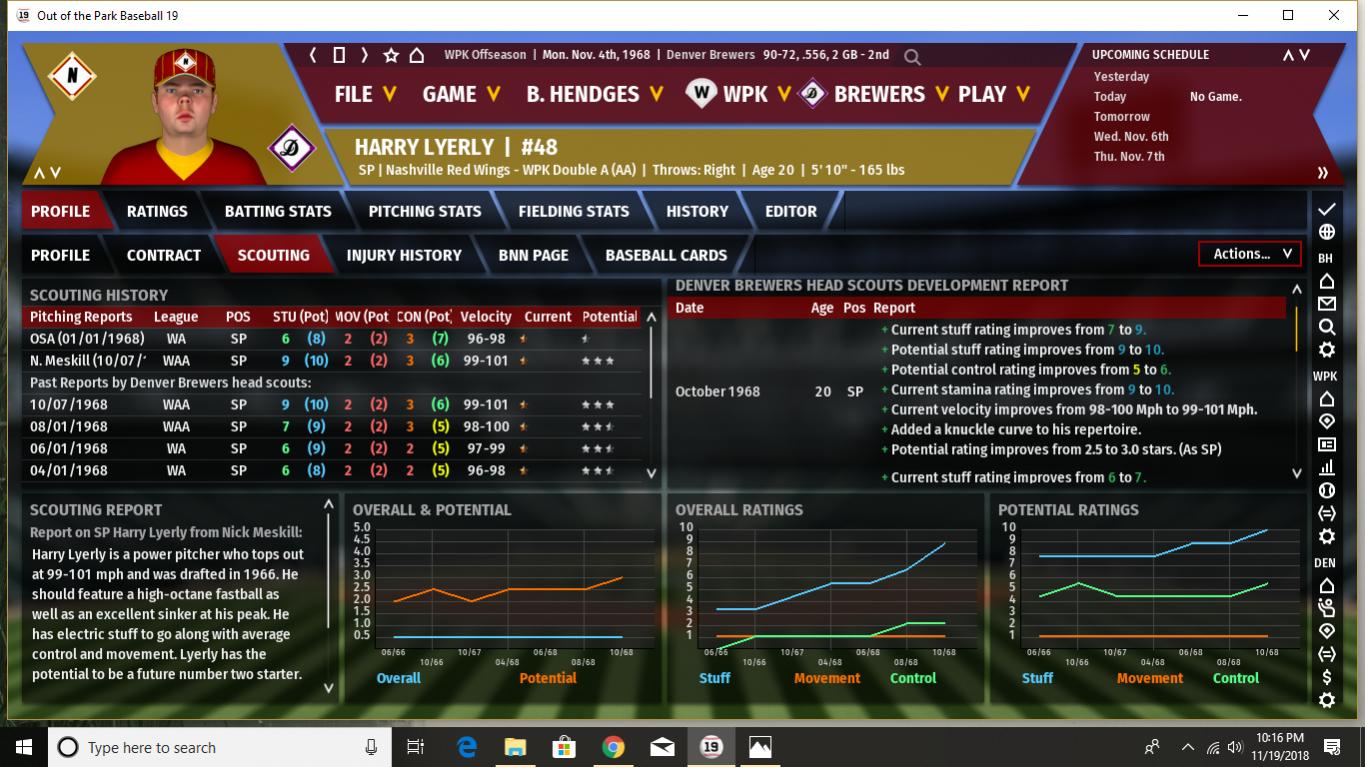Open the B. HENDGES manager menu
The image size is (1365, 767).
[594, 94]
